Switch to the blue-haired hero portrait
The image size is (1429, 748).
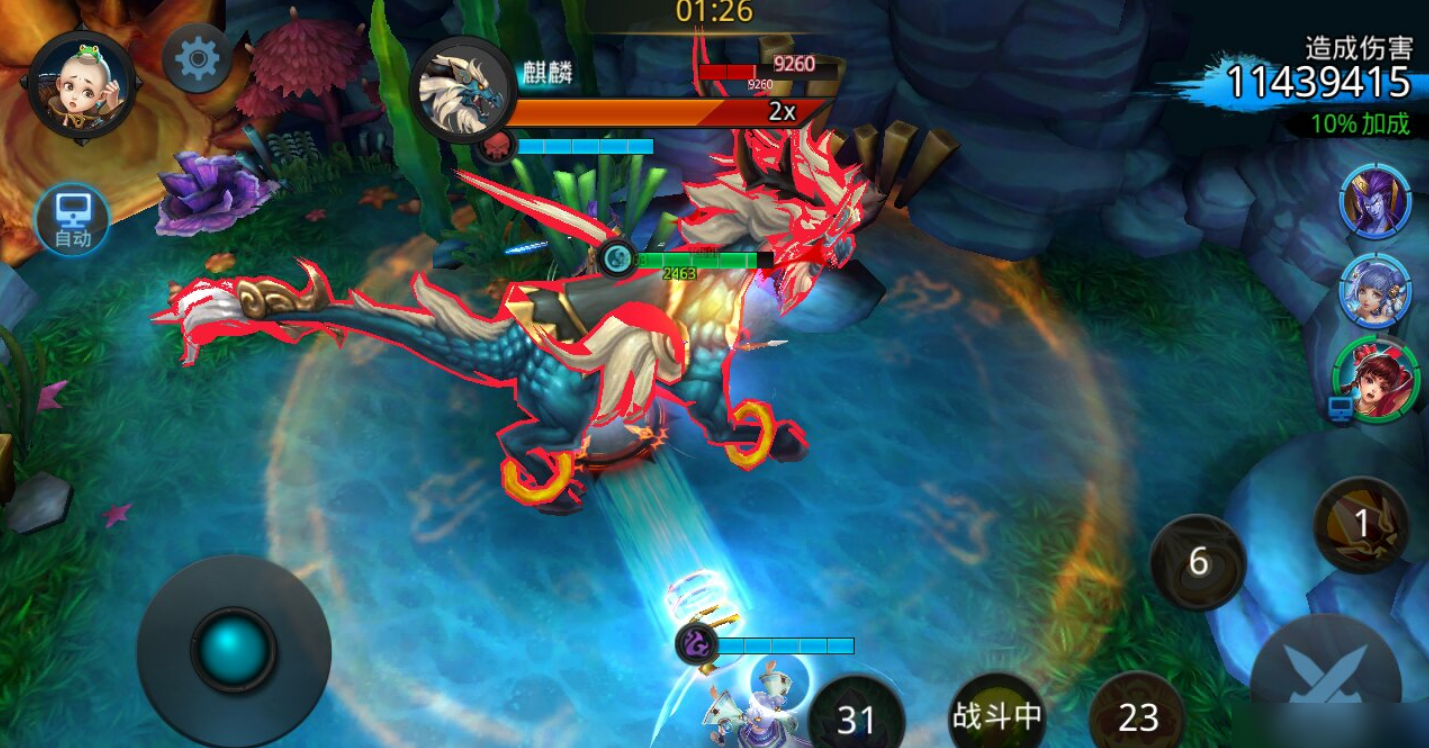click(x=1376, y=290)
